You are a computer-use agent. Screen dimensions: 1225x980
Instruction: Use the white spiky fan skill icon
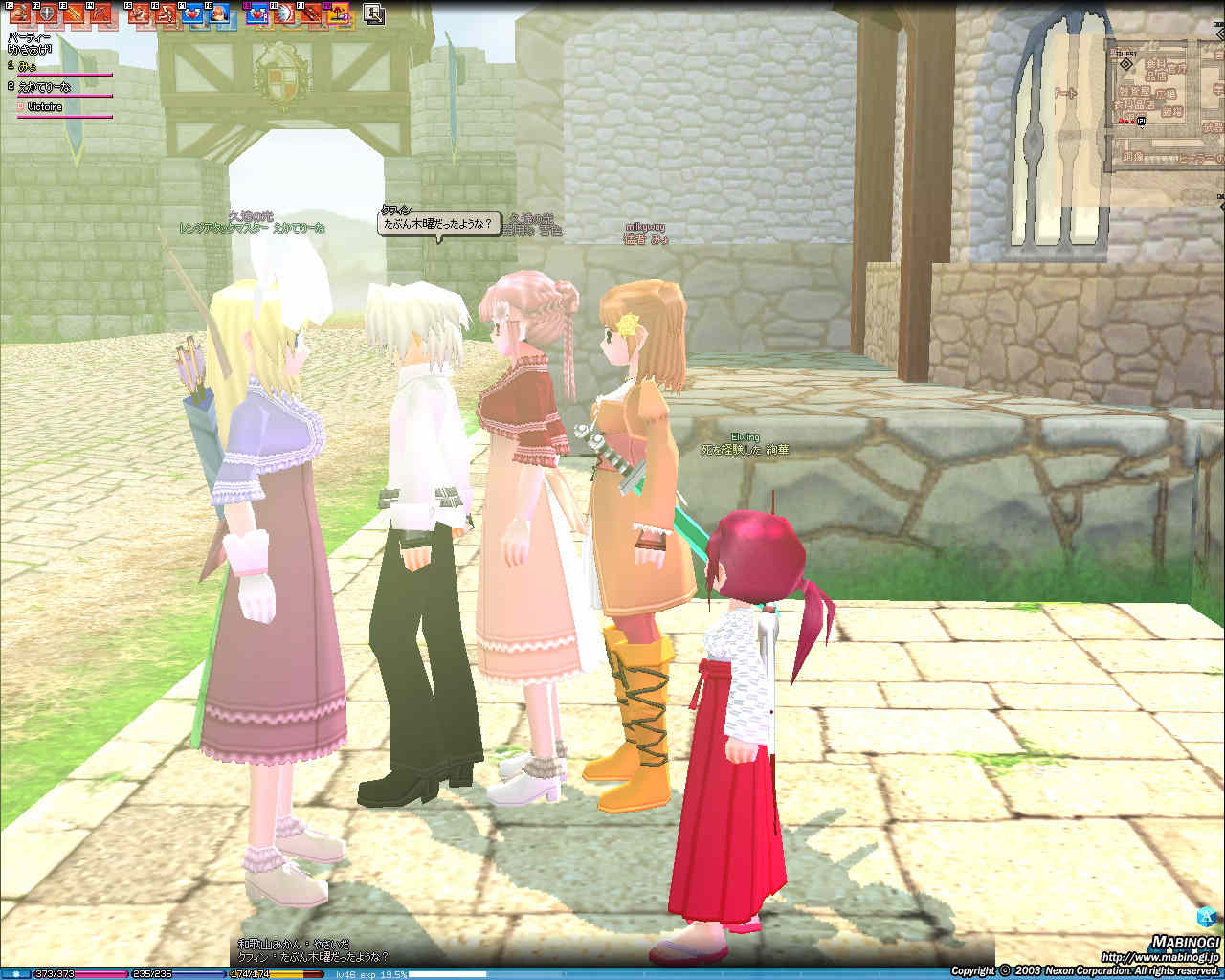pyautogui.click(x=283, y=13)
